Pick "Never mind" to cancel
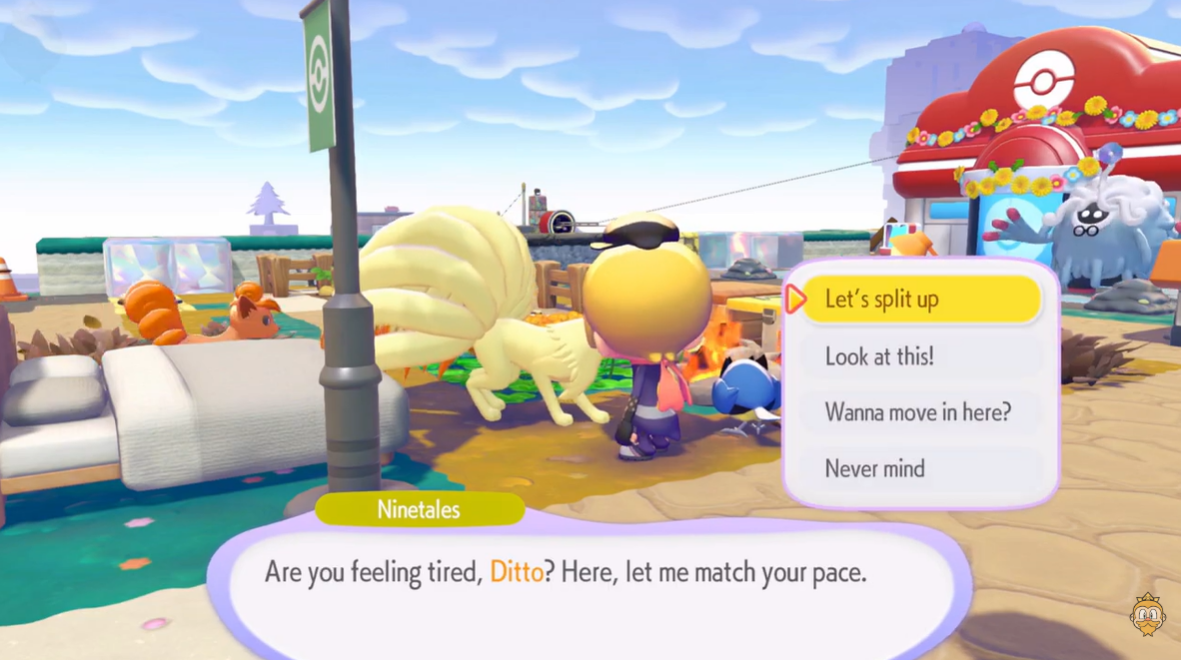This screenshot has width=1181, height=660. 920,468
